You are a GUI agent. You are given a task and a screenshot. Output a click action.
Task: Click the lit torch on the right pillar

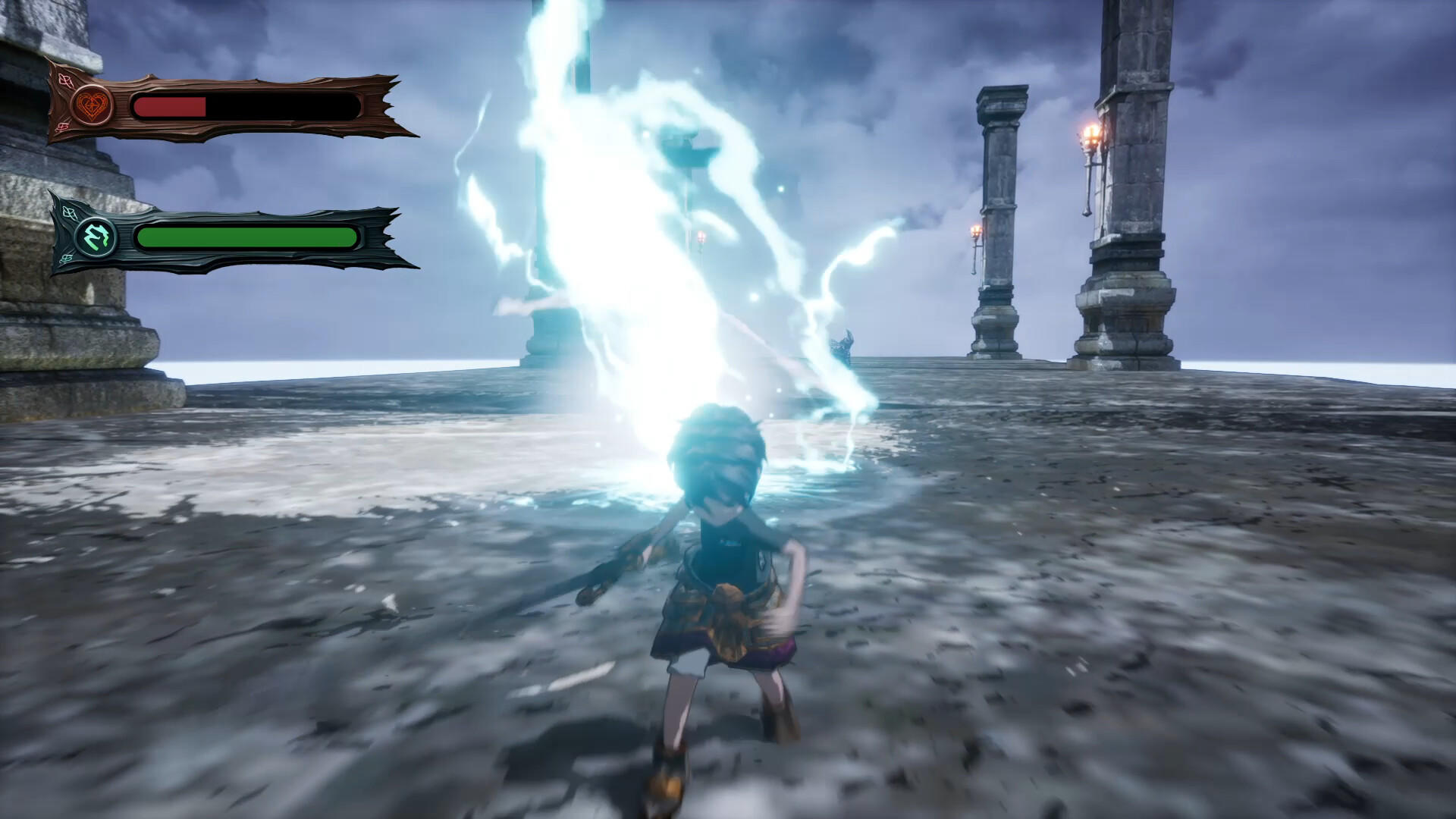(1090, 134)
